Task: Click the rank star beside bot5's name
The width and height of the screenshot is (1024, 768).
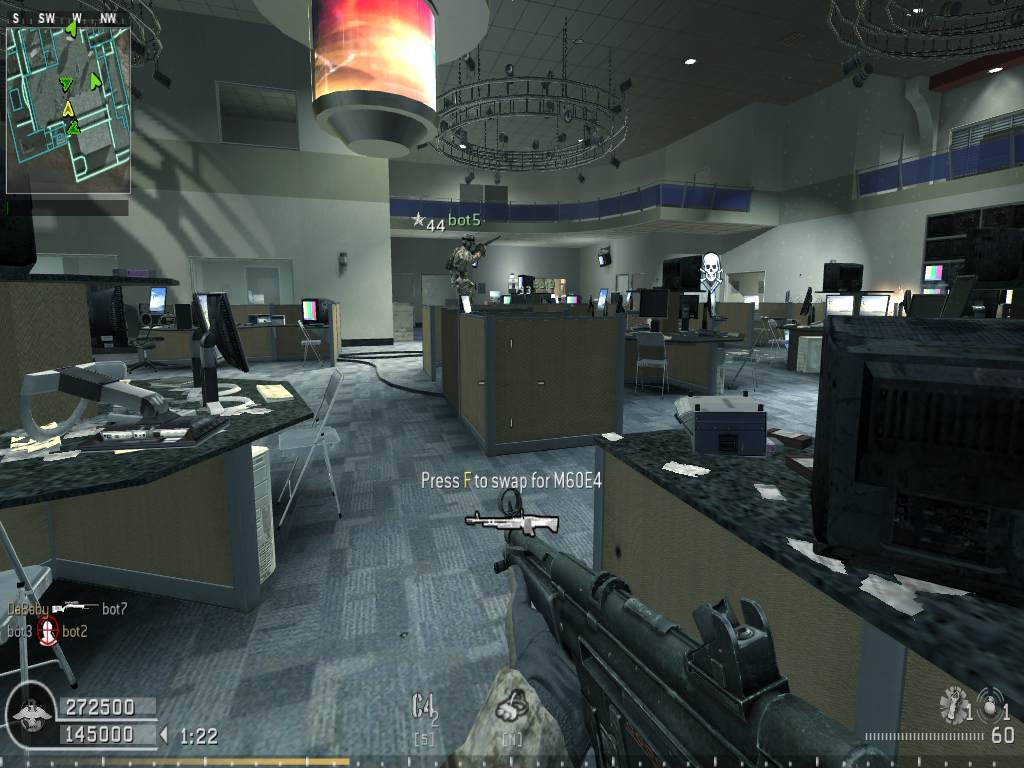Action: [x=418, y=219]
